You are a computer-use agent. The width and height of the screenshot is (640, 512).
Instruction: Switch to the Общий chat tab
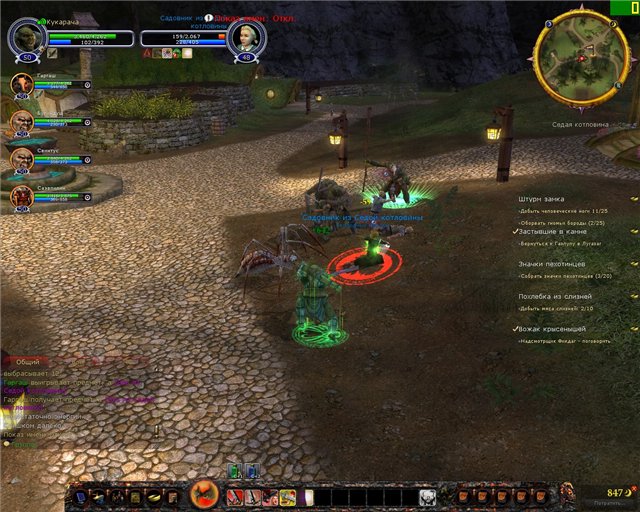coord(29,364)
